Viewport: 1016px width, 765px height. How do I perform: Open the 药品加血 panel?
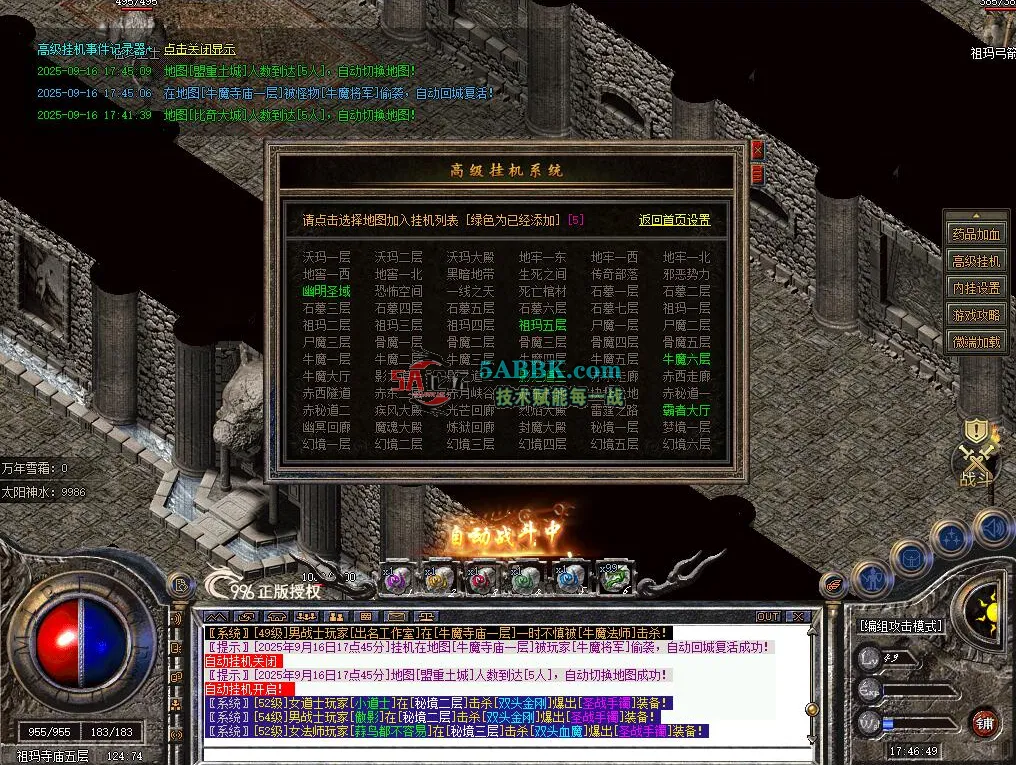pyautogui.click(x=975, y=235)
